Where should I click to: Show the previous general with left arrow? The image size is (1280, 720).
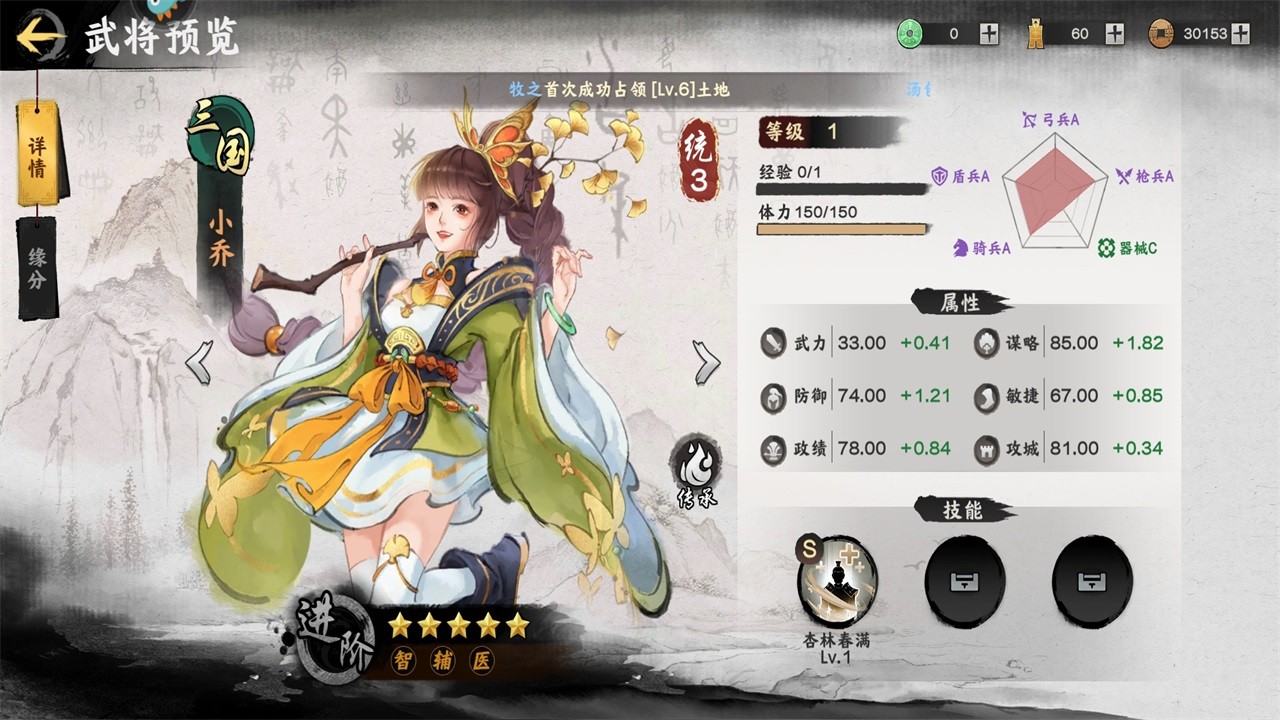point(199,362)
